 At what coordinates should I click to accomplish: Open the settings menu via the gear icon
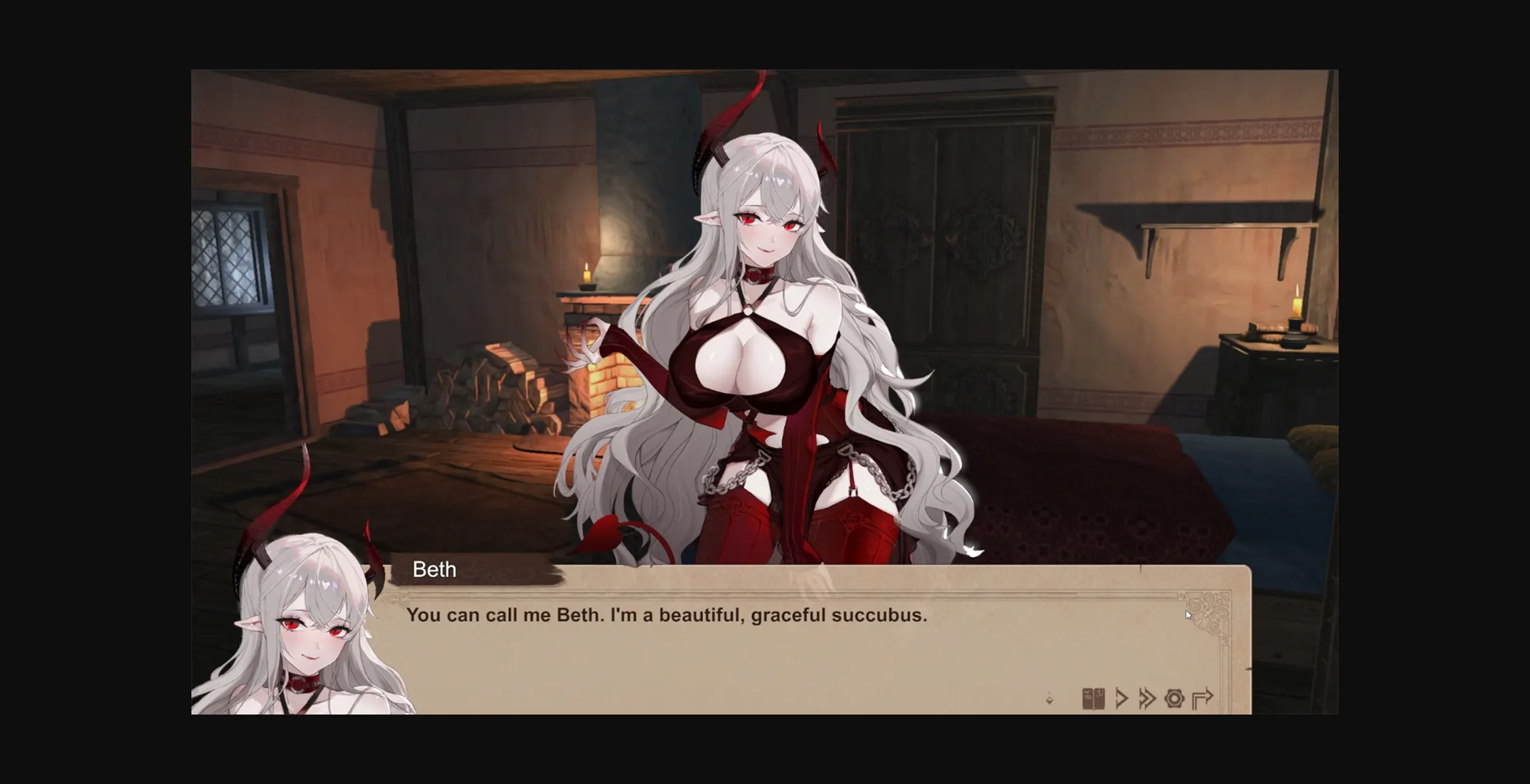coord(1175,698)
